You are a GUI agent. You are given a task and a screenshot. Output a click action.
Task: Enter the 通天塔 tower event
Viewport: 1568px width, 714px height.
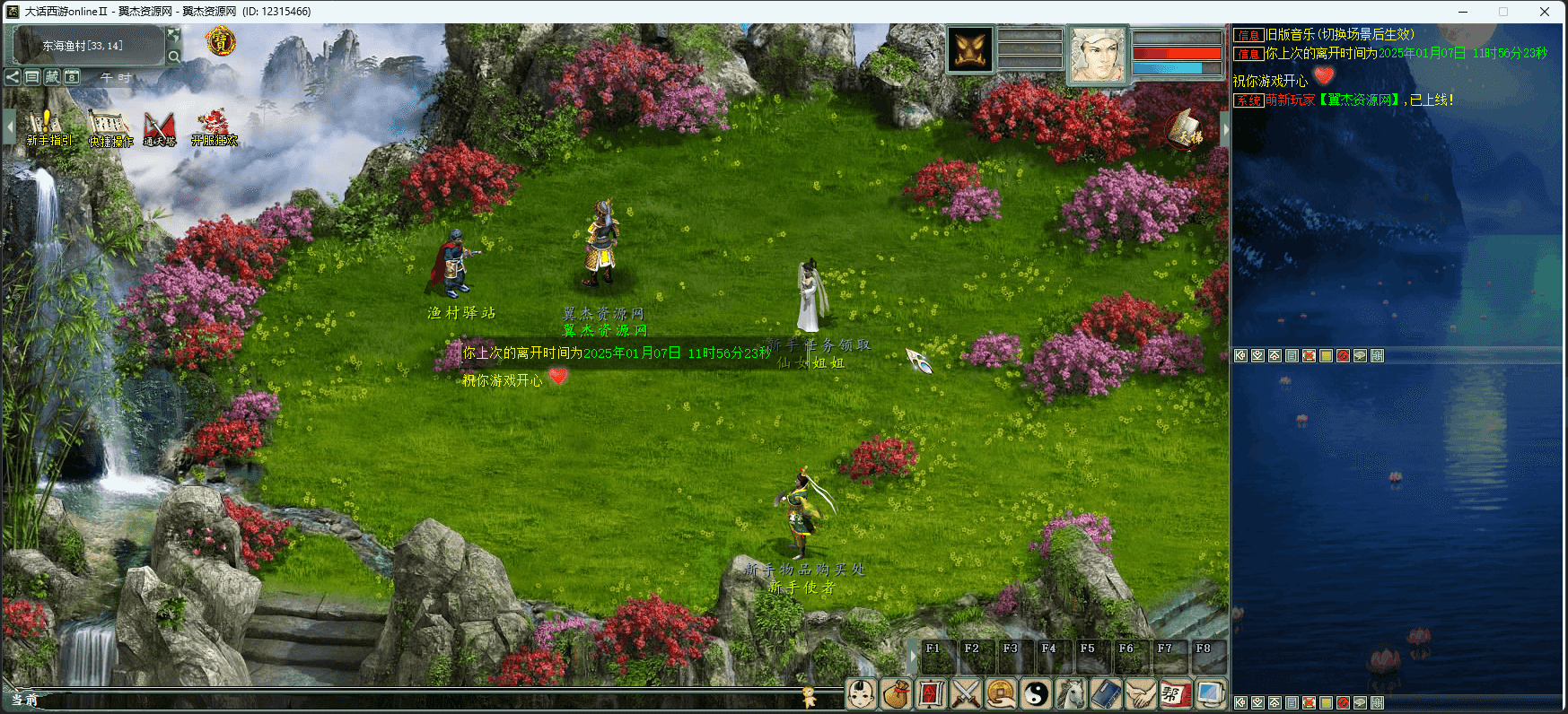pyautogui.click(x=160, y=126)
